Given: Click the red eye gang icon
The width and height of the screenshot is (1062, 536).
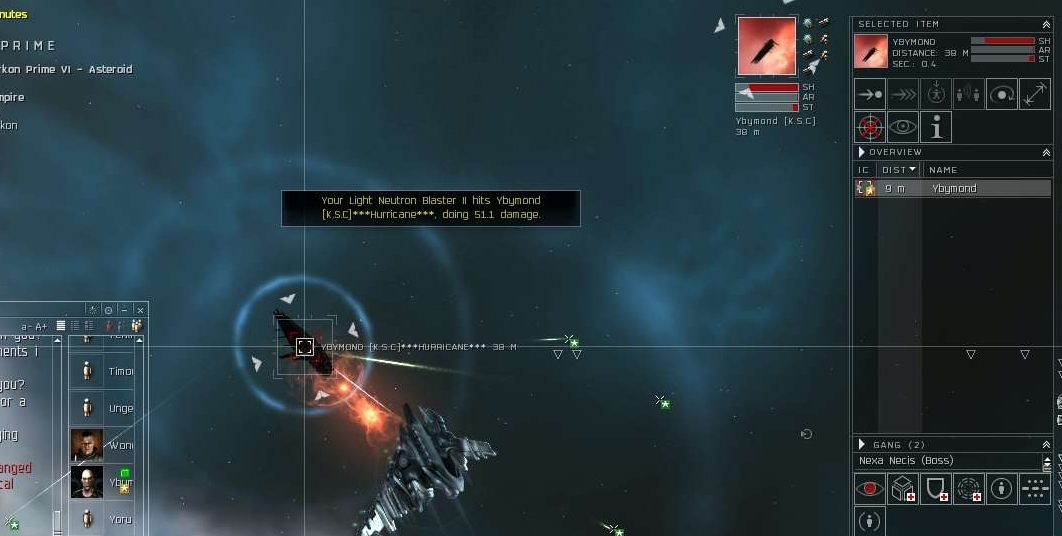Looking at the screenshot, I should tap(870, 489).
